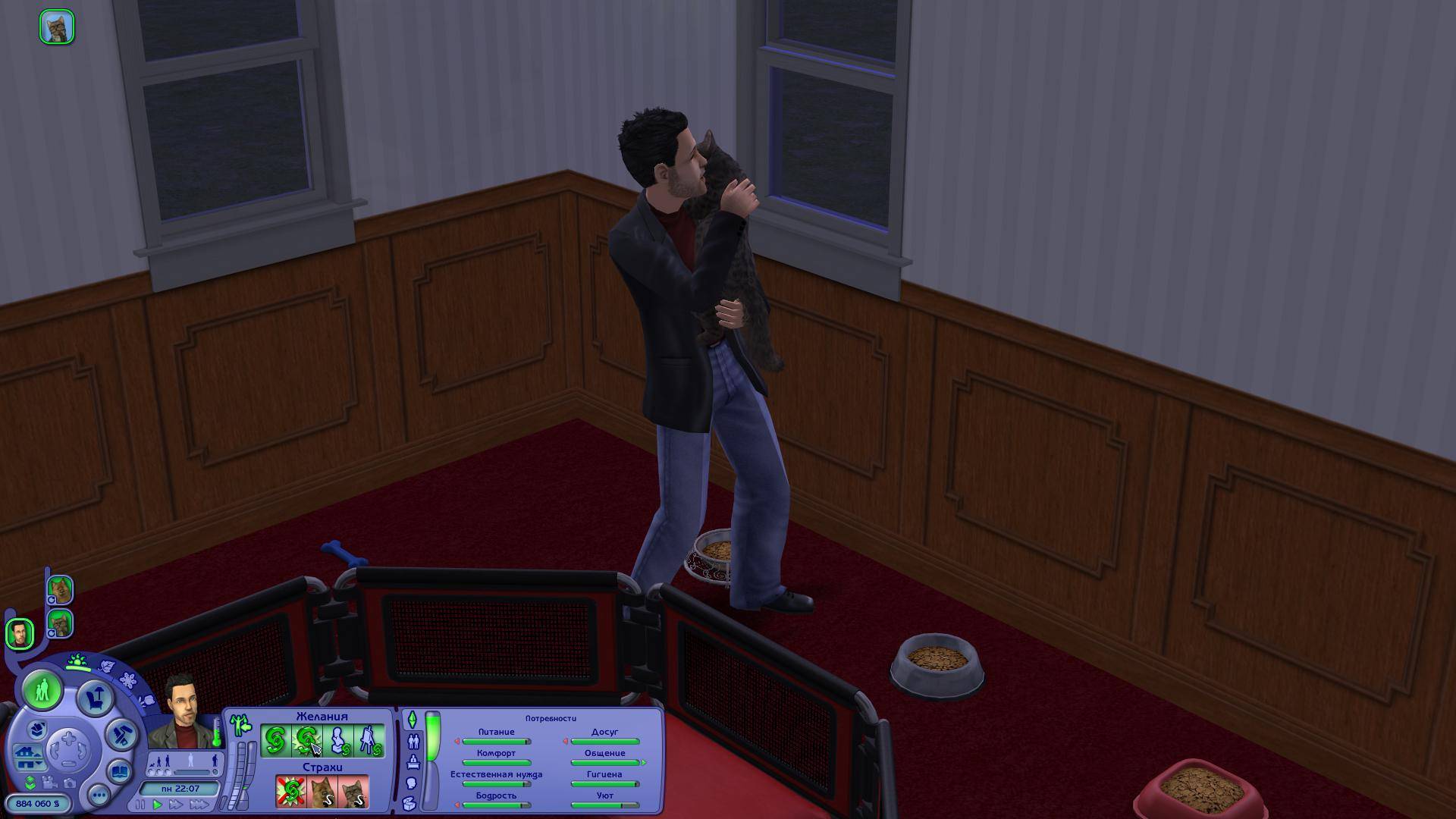Select the upper pet portrait in household list
Image resolution: width=1456 pixels, height=819 pixels.
[60, 589]
